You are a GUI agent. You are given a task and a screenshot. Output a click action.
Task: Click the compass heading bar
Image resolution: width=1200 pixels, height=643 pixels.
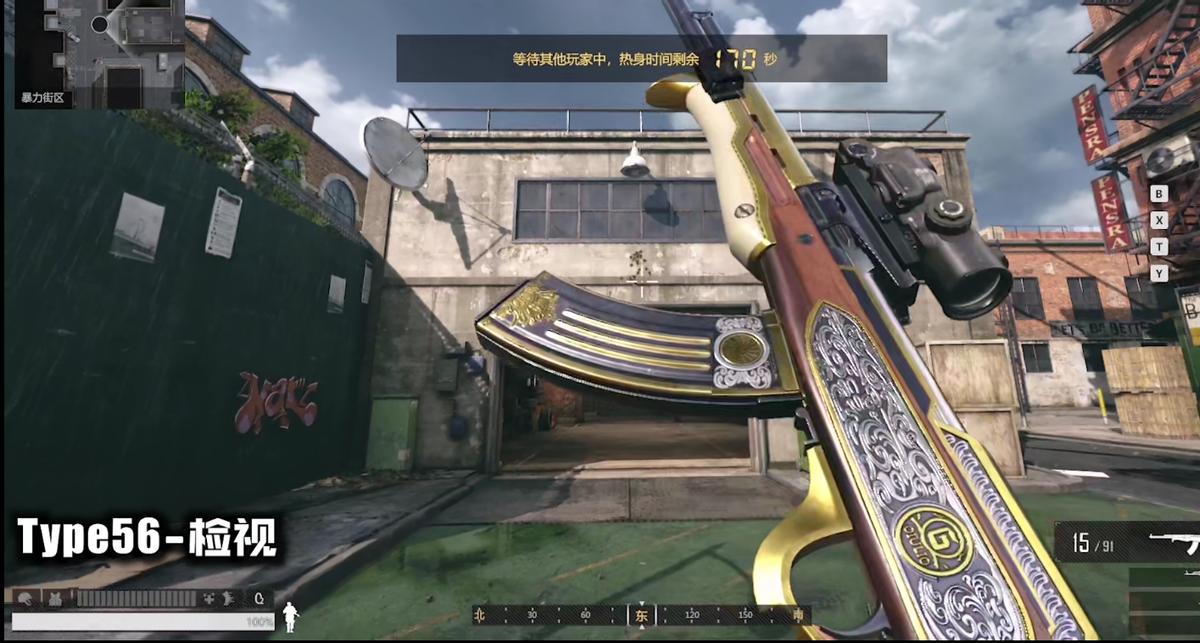(x=641, y=615)
